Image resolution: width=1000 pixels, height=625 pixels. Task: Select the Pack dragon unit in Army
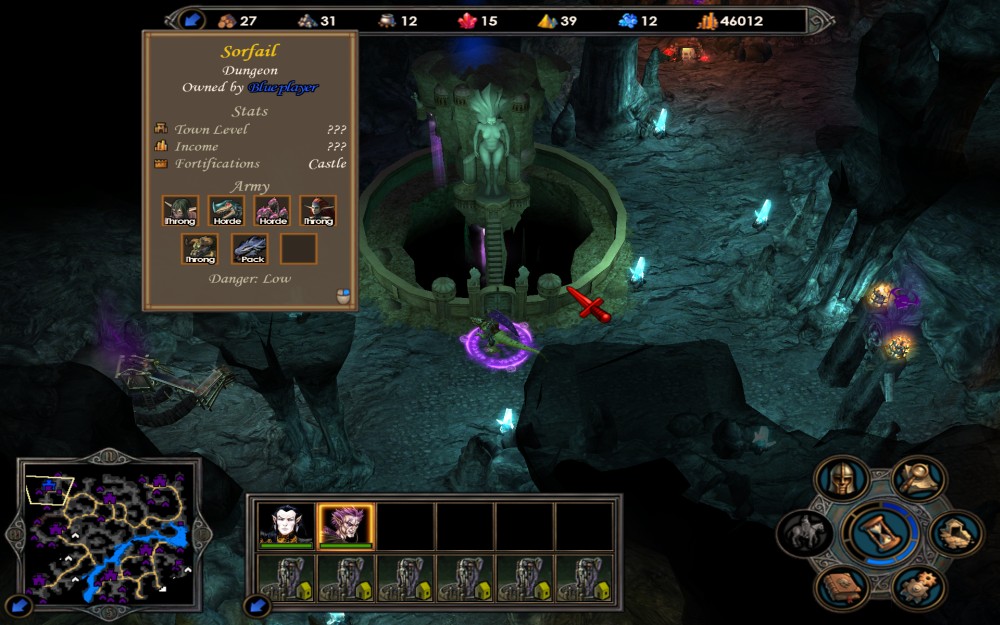pyautogui.click(x=251, y=249)
